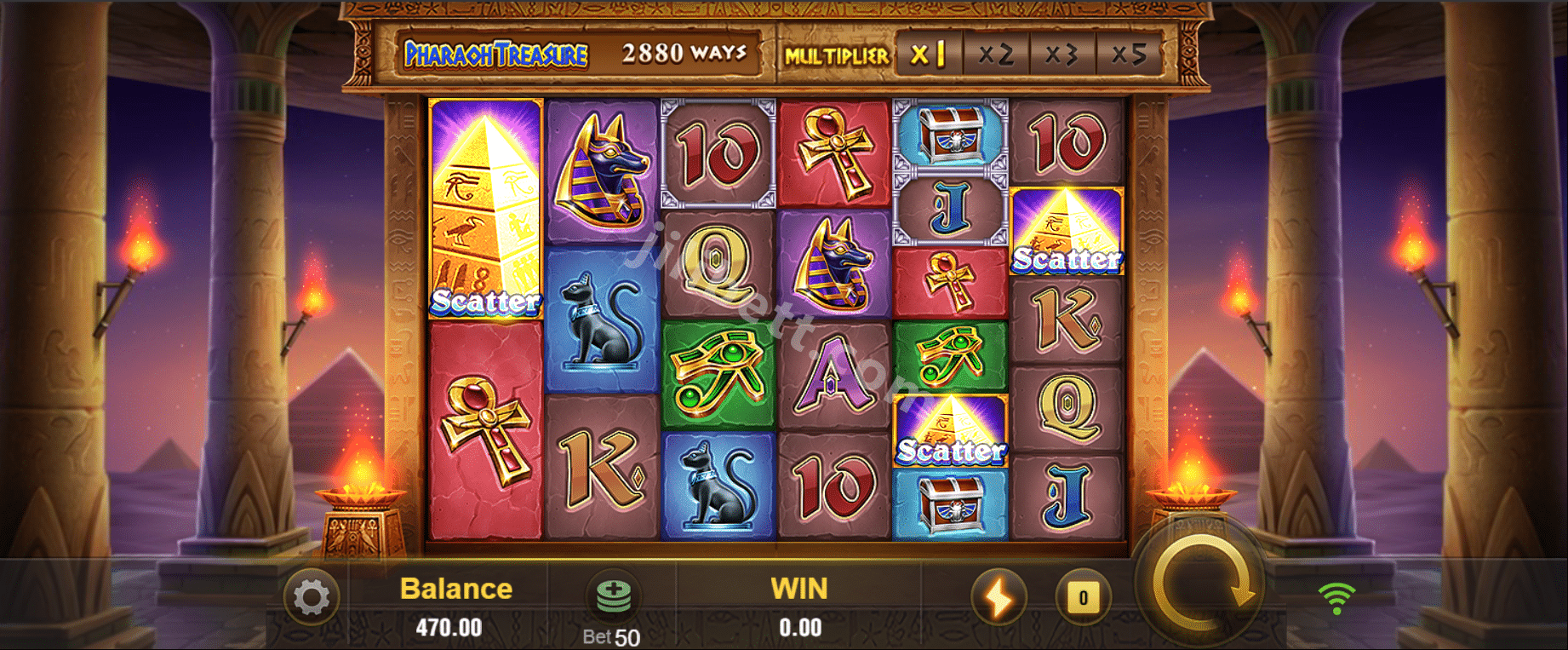
Task: Open the gear settings menu
Action: click(312, 597)
